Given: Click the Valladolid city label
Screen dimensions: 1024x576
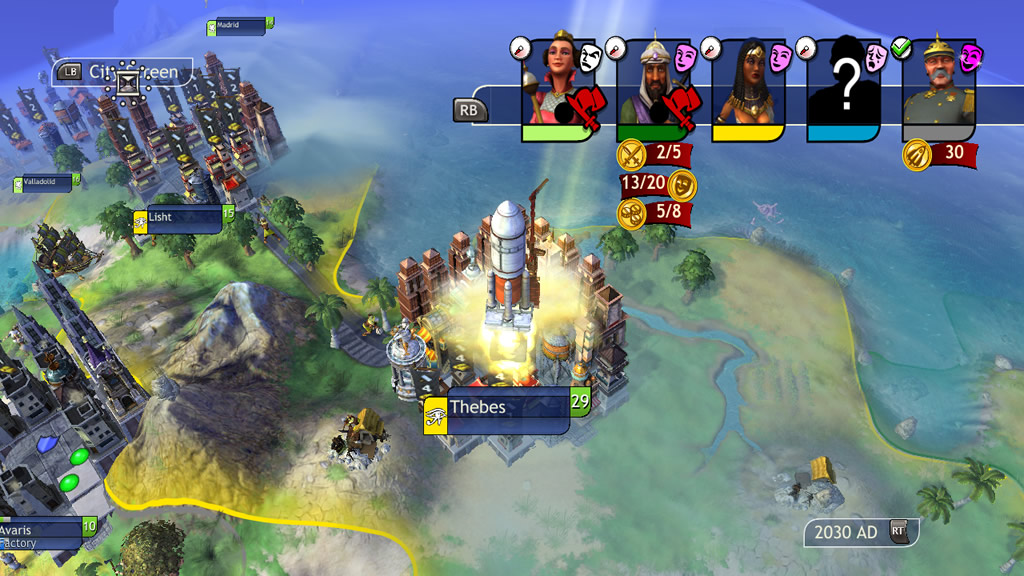Looking at the screenshot, I should [47, 183].
